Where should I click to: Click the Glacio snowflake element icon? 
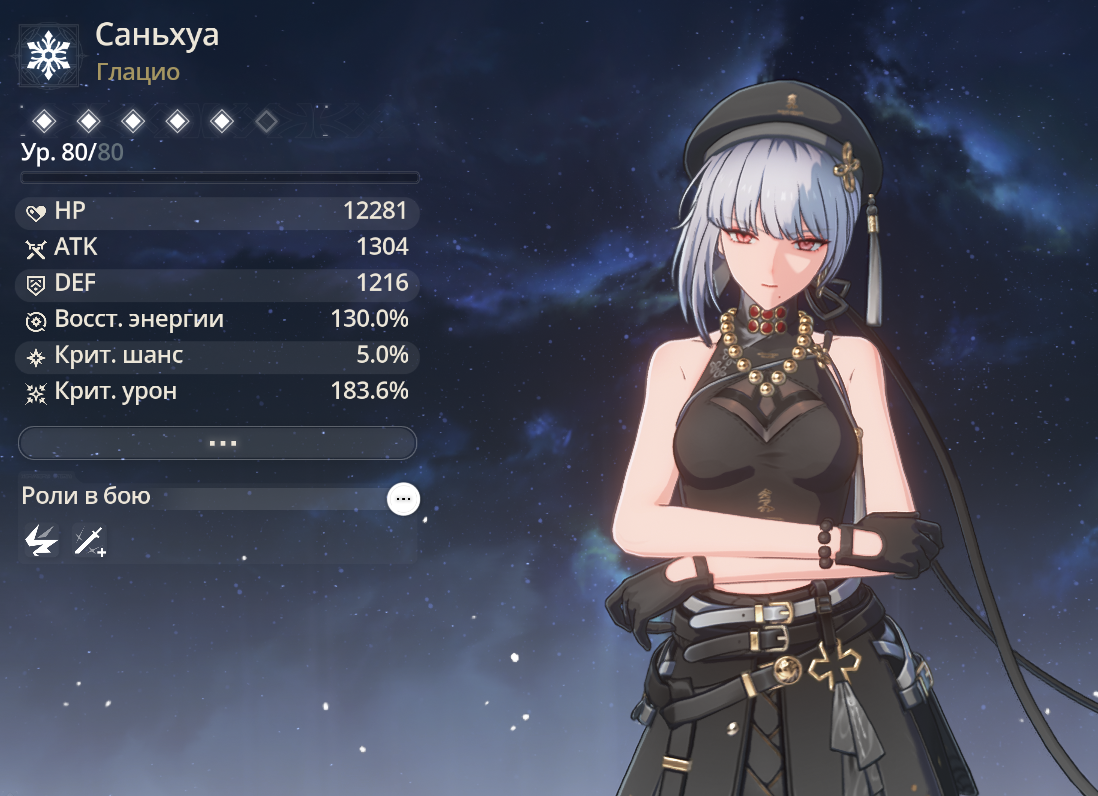pyautogui.click(x=46, y=55)
